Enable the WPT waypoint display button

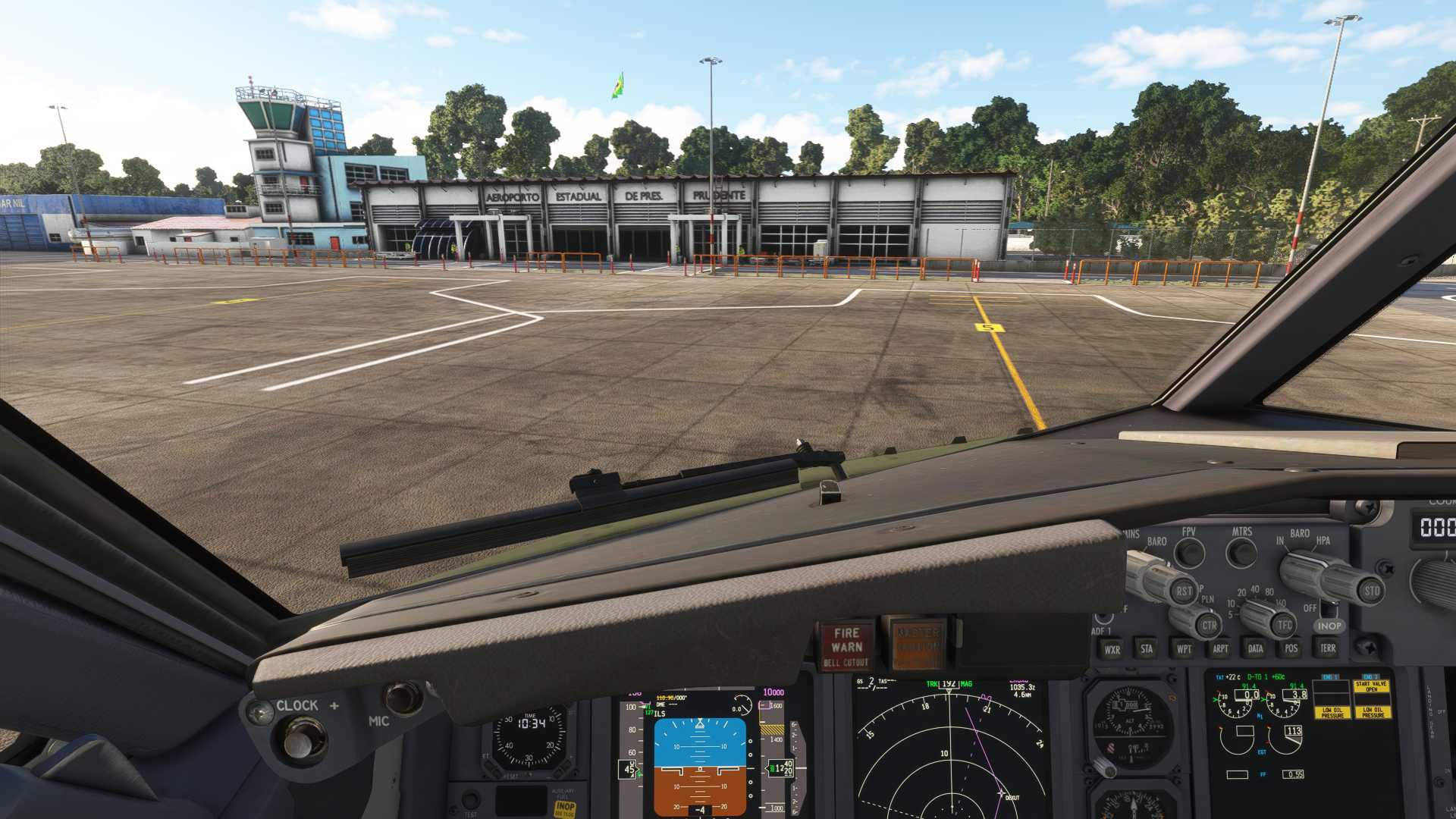[x=1183, y=648]
